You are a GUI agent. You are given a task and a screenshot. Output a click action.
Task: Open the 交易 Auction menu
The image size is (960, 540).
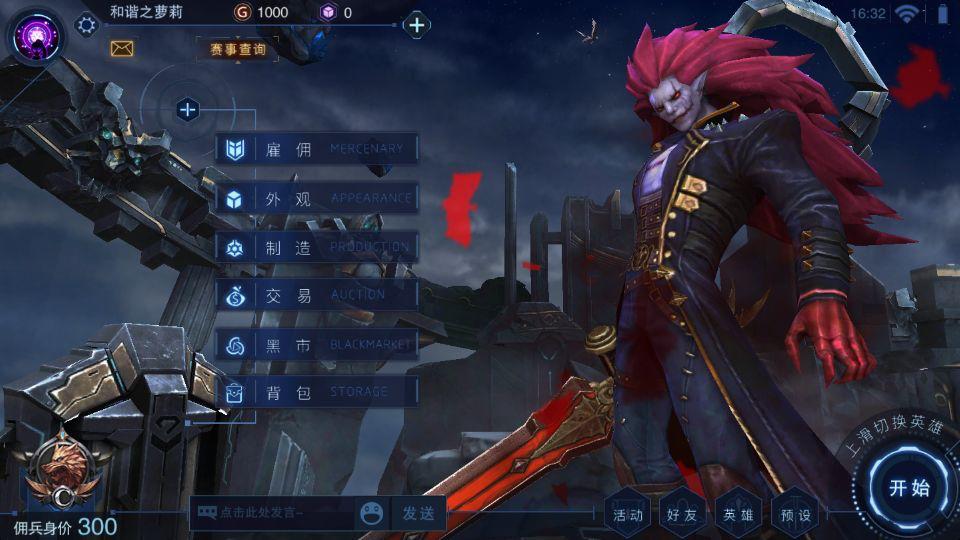(x=316, y=295)
